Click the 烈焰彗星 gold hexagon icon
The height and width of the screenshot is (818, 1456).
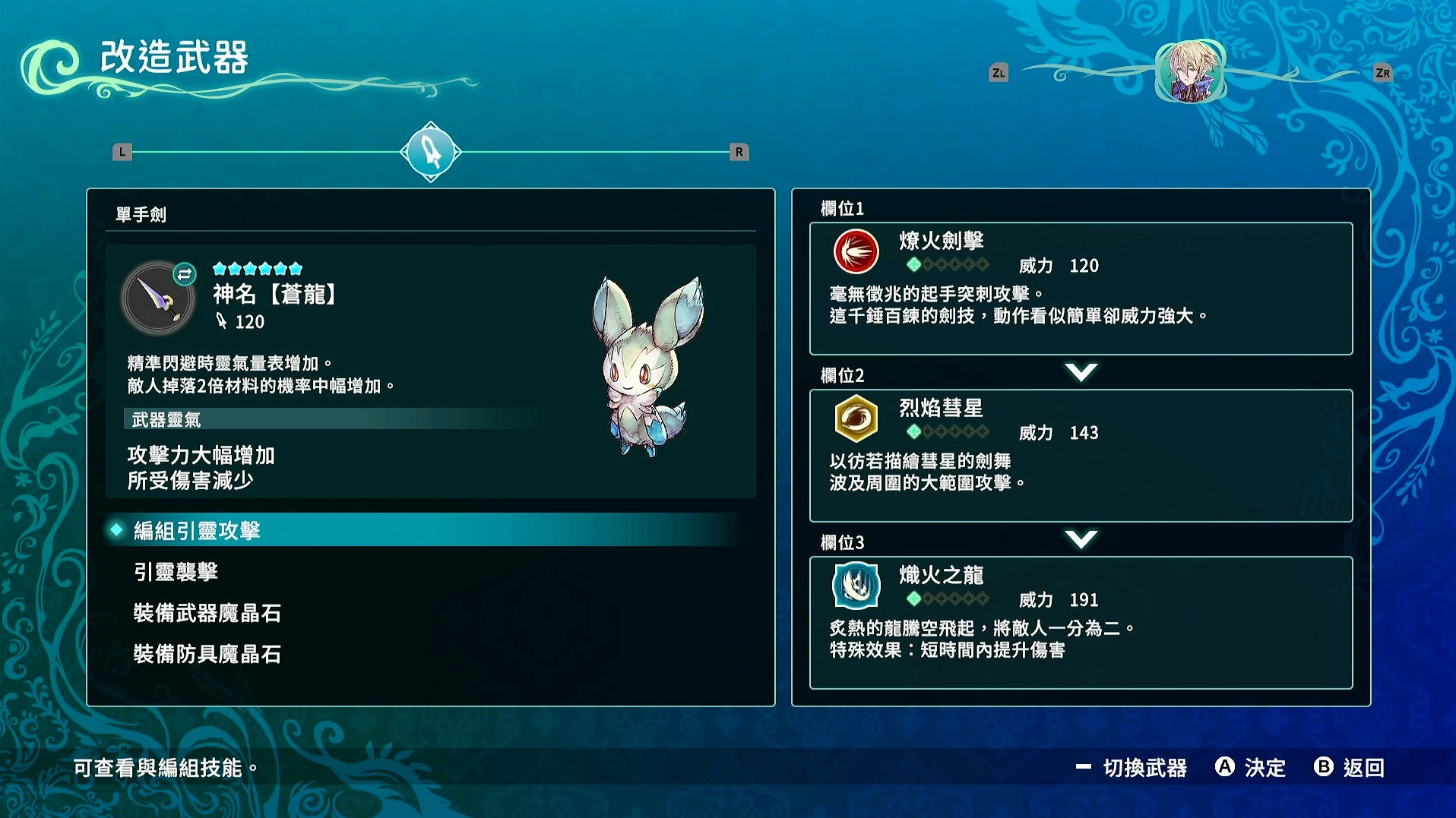(856, 418)
